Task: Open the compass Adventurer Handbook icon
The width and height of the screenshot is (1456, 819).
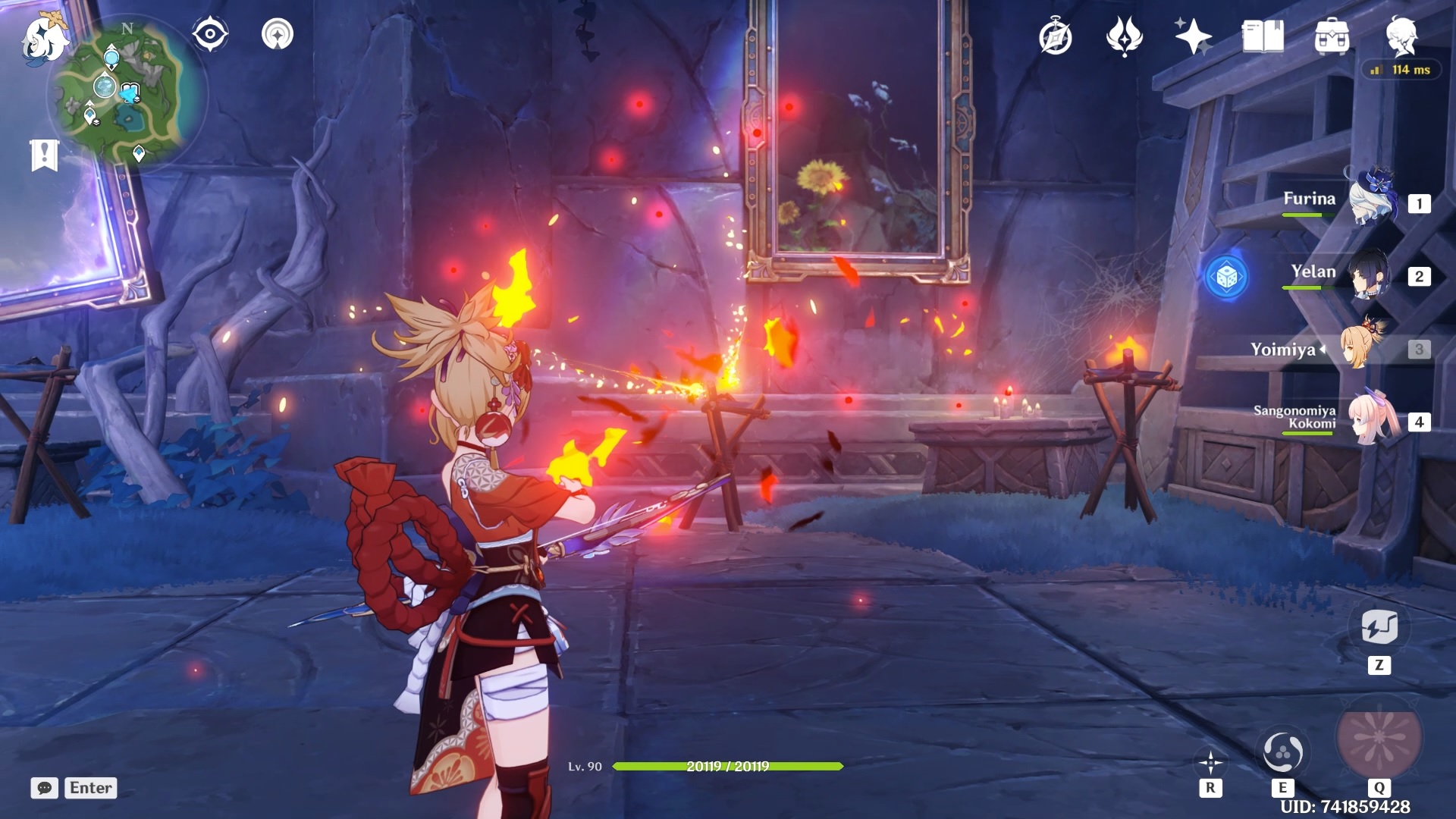Action: point(1056,37)
